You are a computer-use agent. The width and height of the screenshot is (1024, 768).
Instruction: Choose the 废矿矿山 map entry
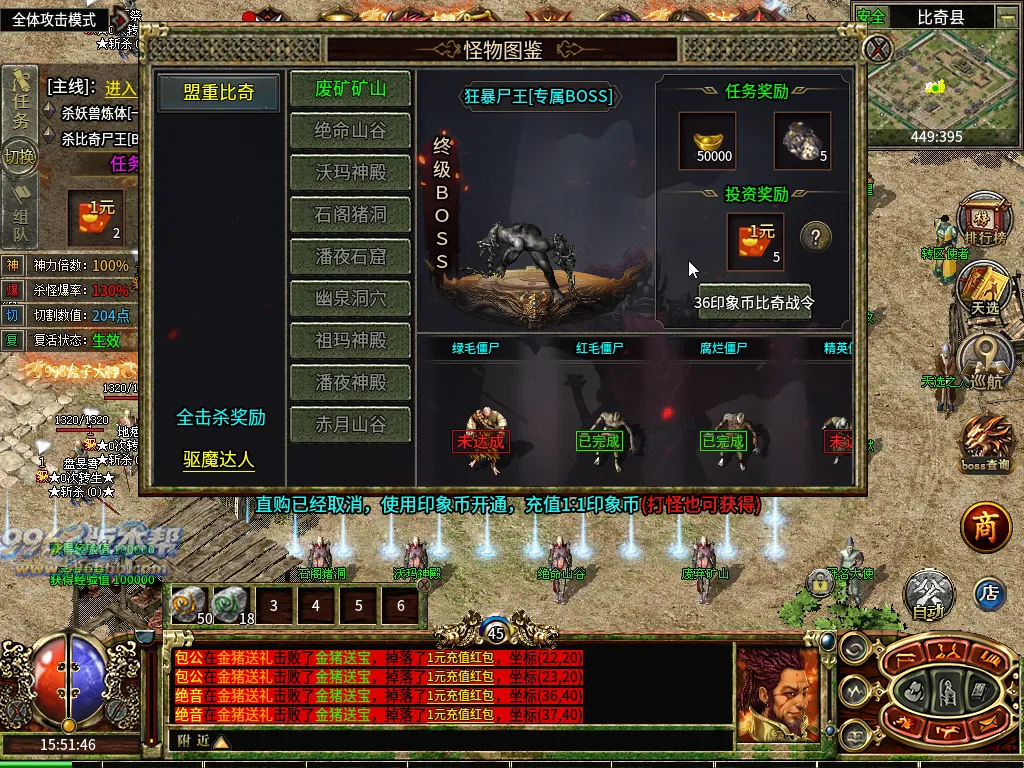click(x=350, y=89)
